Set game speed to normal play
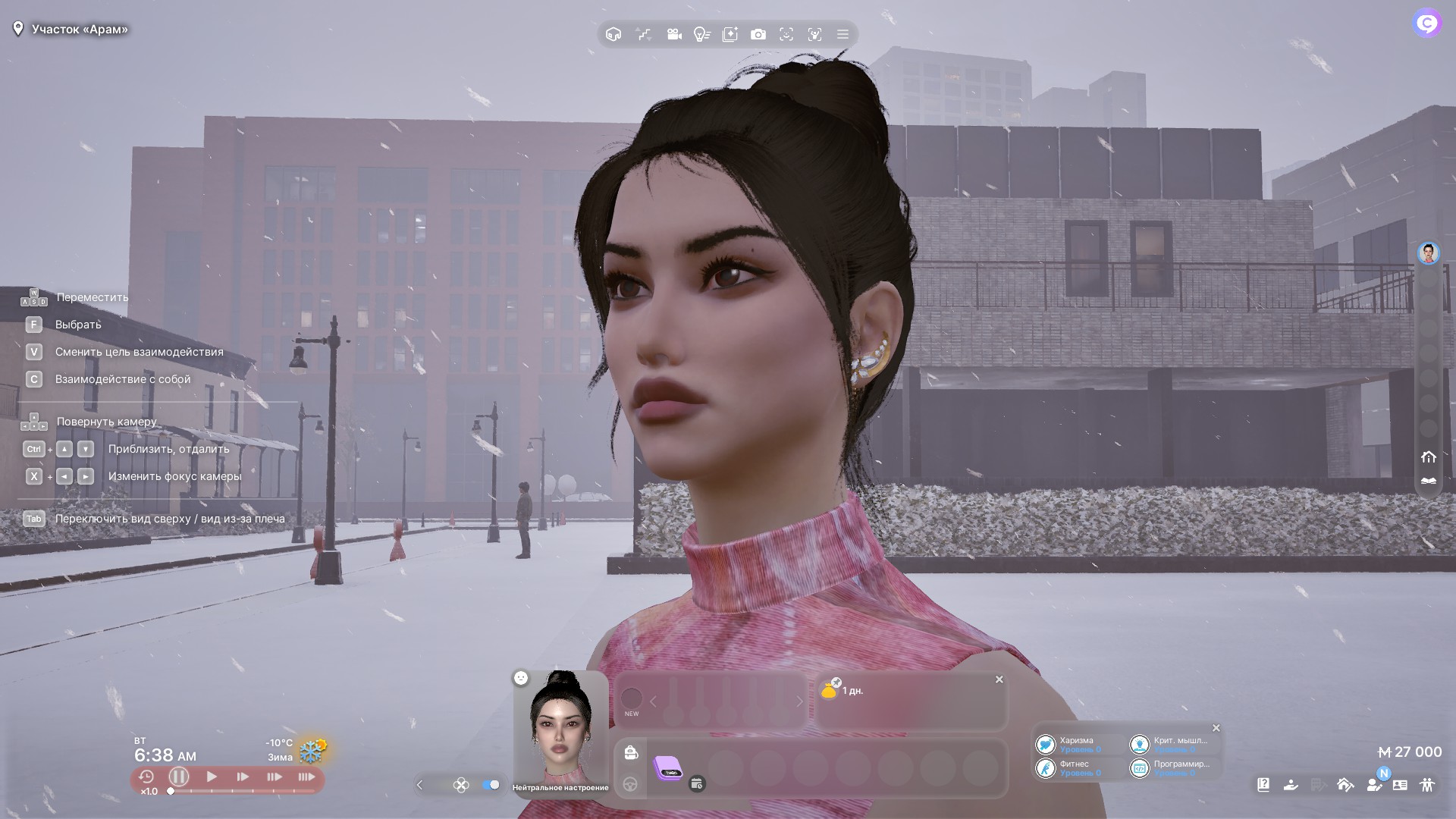Screen dimensions: 1456x819 212,777
